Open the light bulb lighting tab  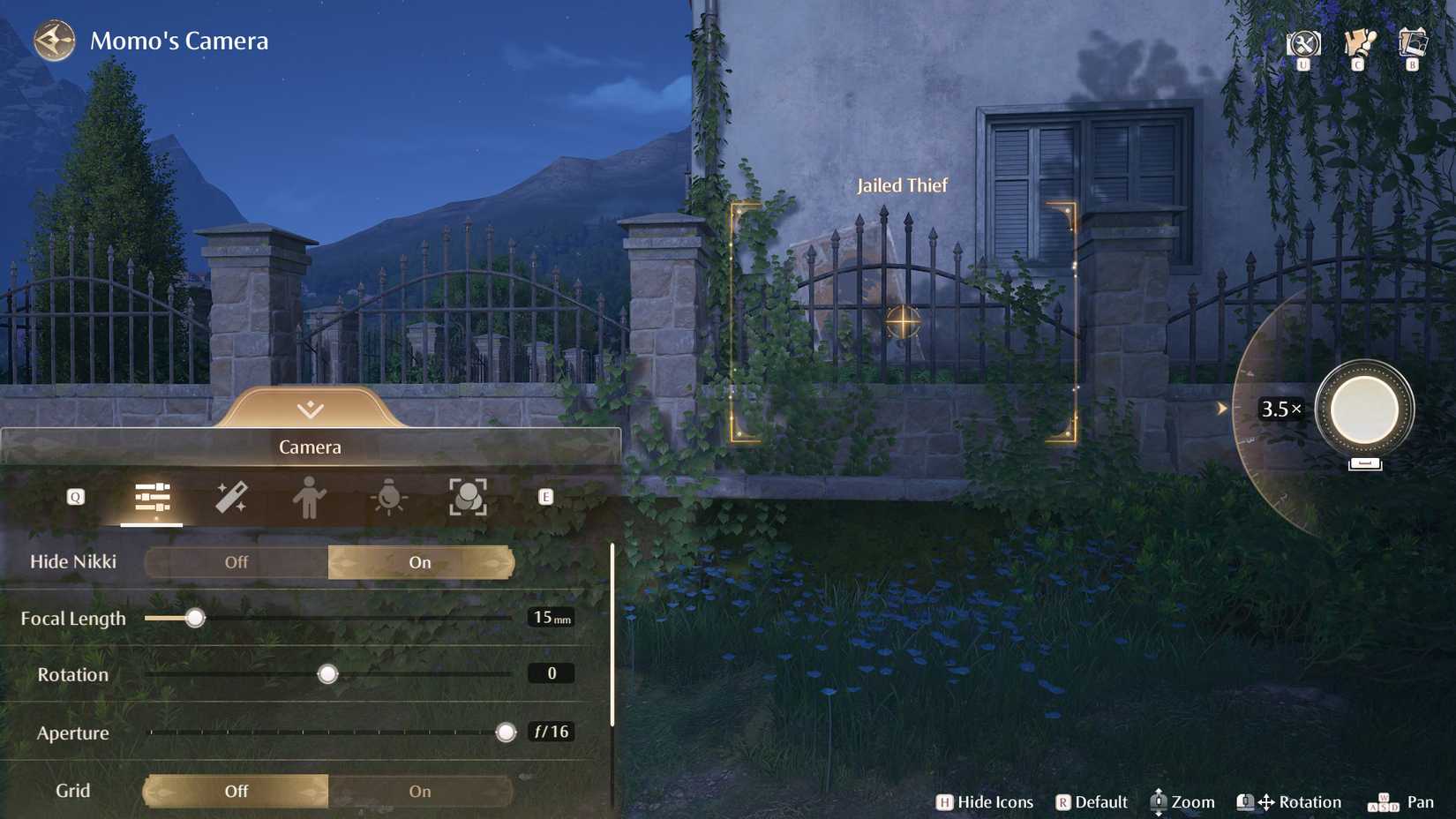[x=388, y=498]
